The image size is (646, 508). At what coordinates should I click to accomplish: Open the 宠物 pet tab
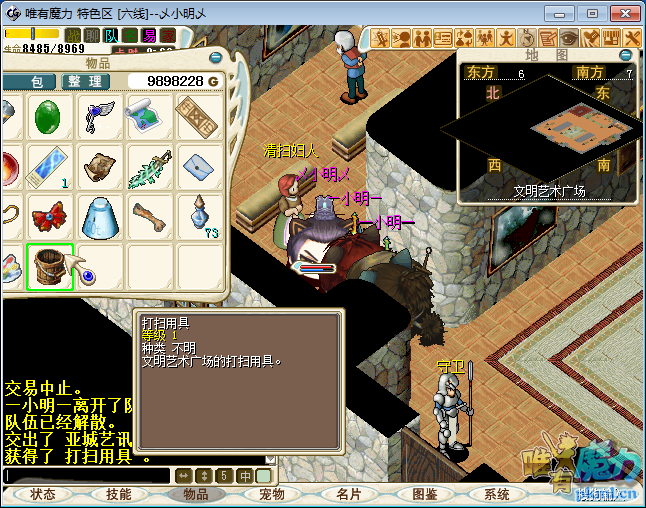[x=272, y=494]
